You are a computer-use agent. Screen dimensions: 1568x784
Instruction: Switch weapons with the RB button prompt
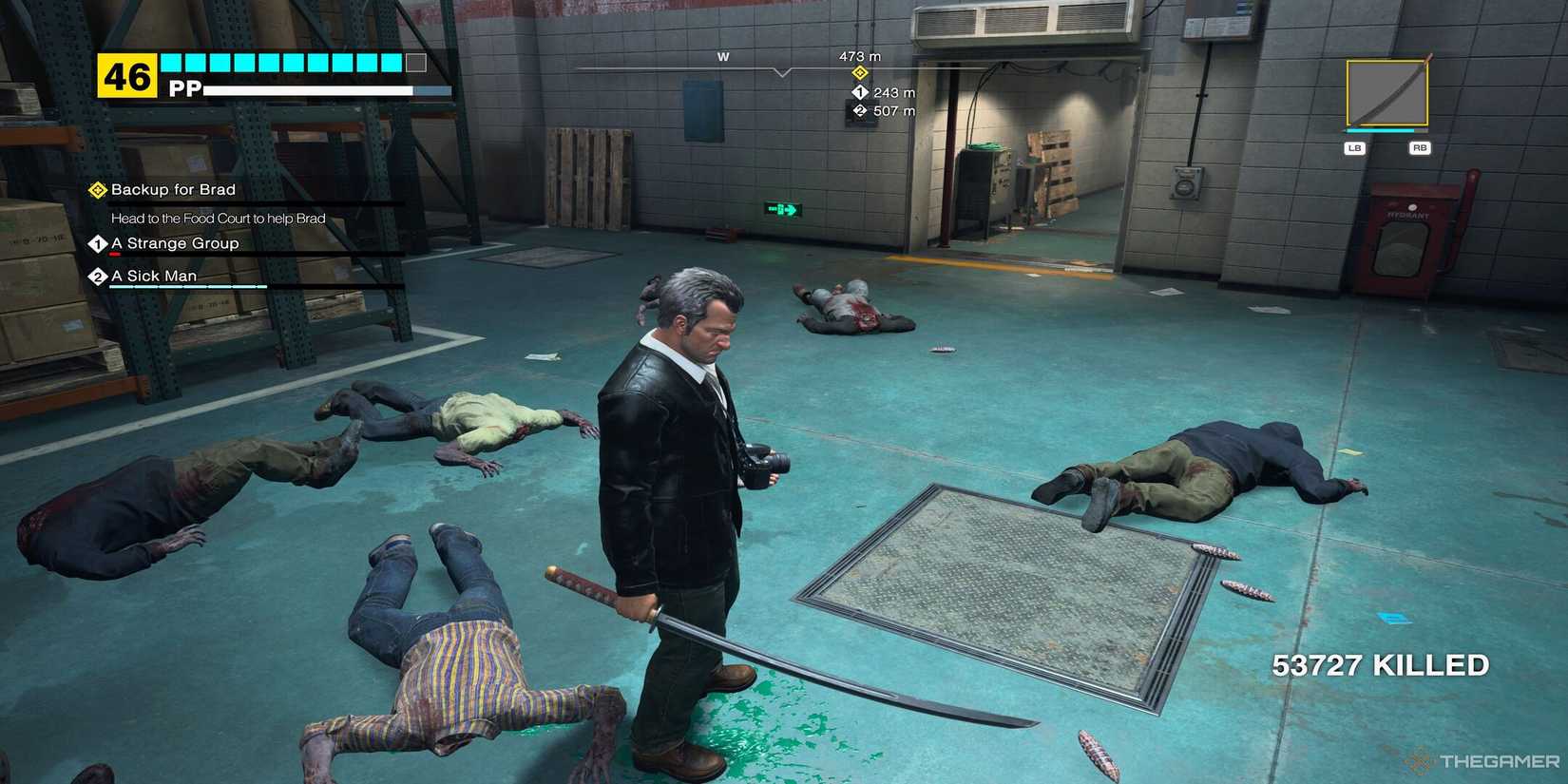[1420, 147]
